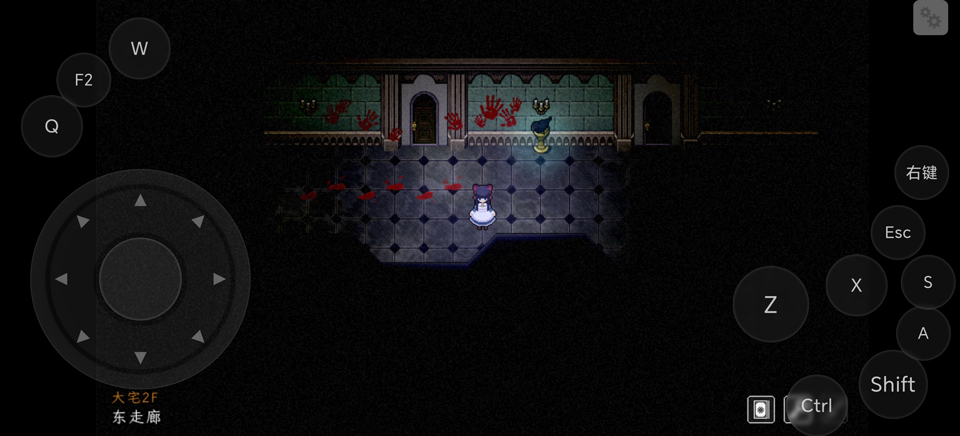Tap the S virtual button
Image resolution: width=960 pixels, height=436 pixels.
(x=927, y=282)
